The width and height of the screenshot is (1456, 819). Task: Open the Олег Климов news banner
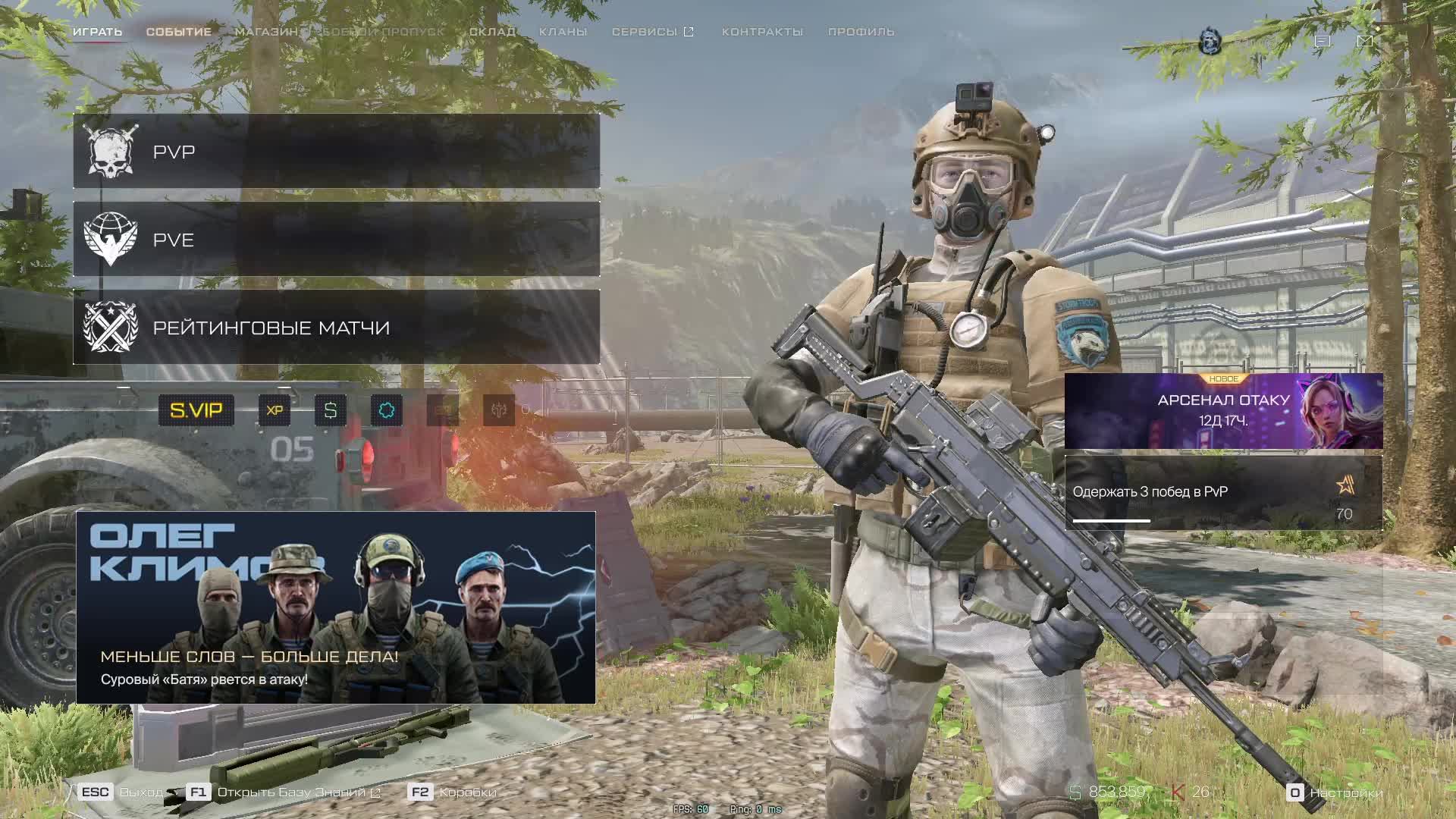tap(336, 607)
